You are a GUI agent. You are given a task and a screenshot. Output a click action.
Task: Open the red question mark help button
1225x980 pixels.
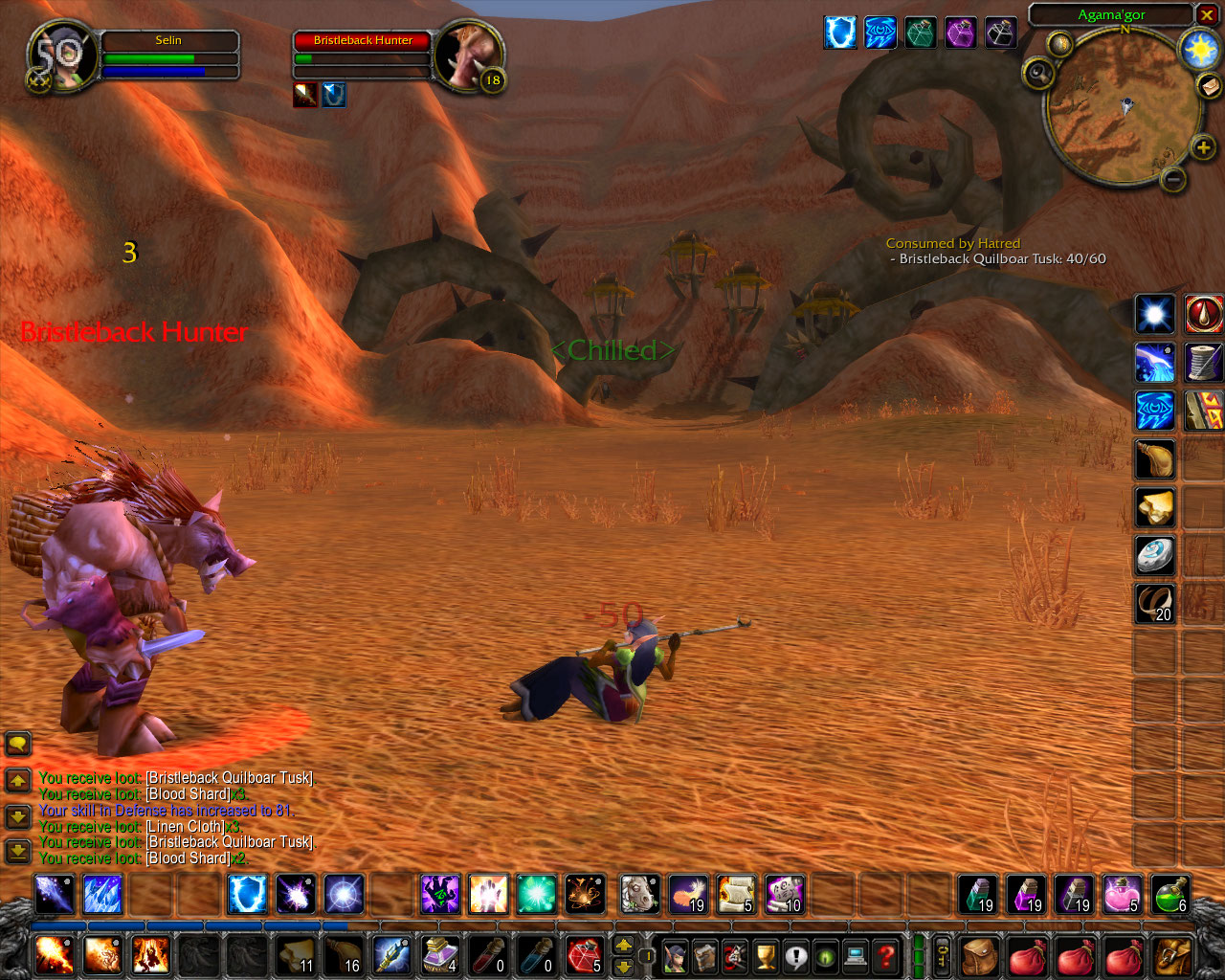886,955
